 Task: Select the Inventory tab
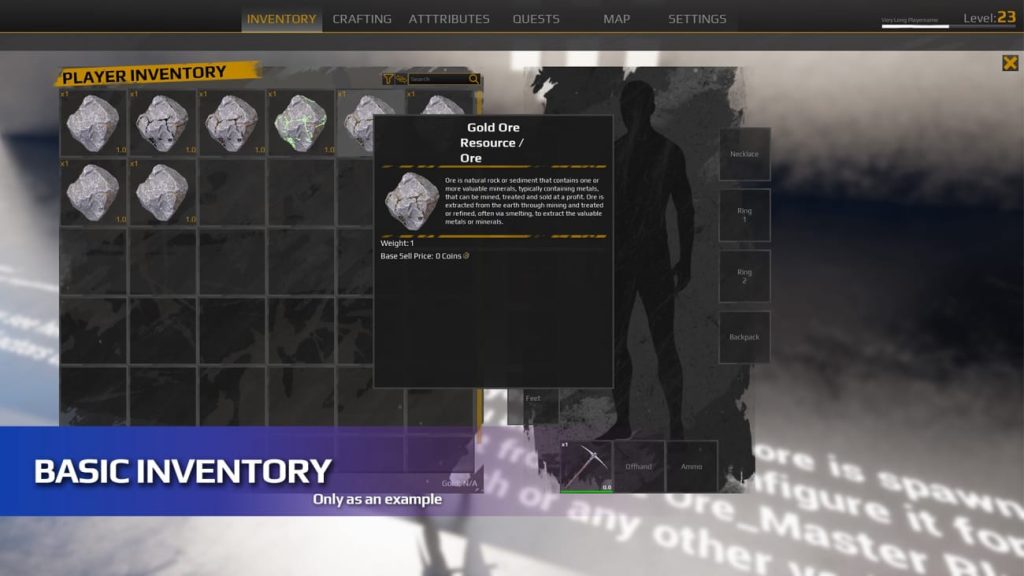coord(281,19)
